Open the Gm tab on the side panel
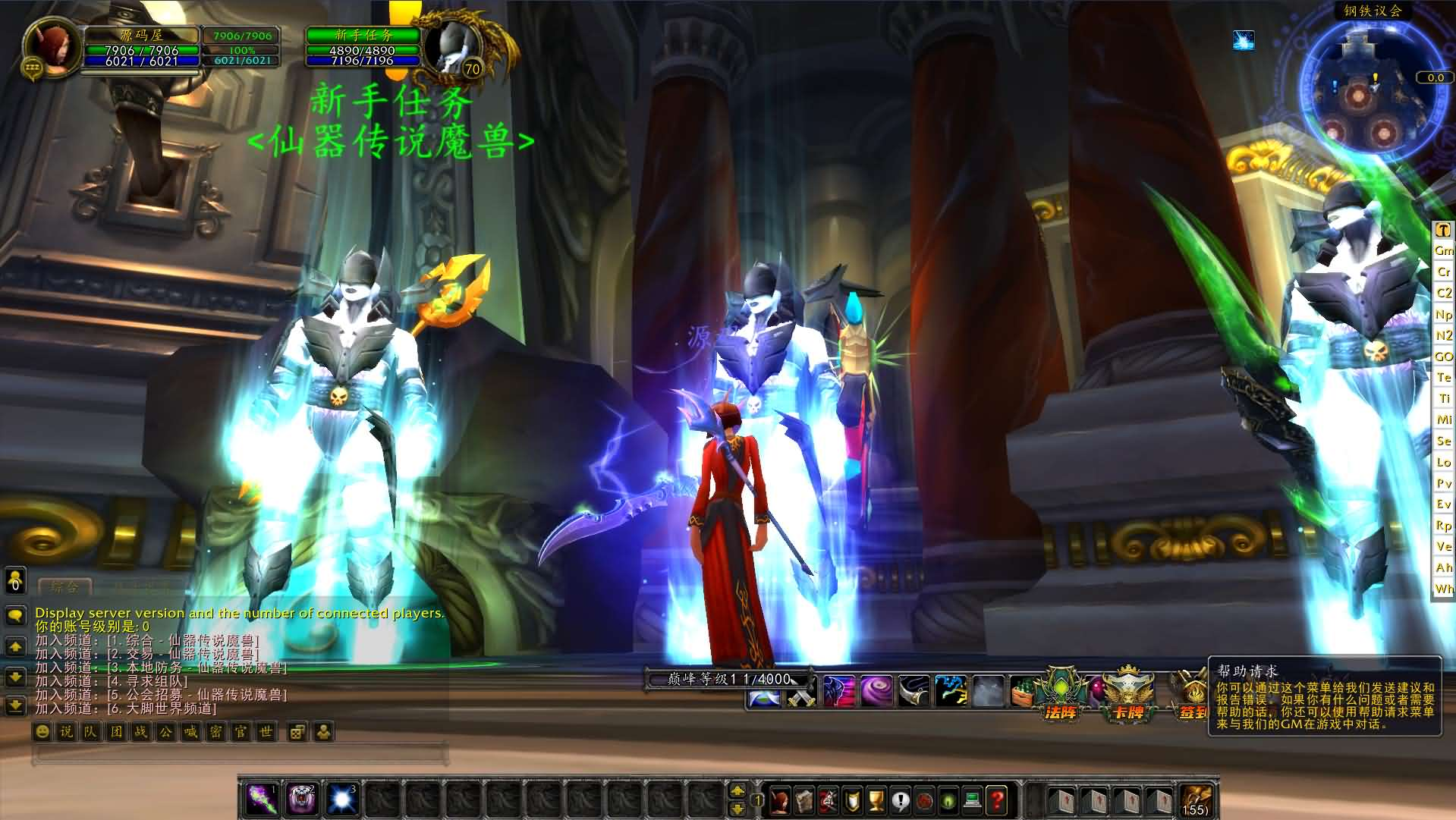1456x820 pixels. coord(1443,250)
